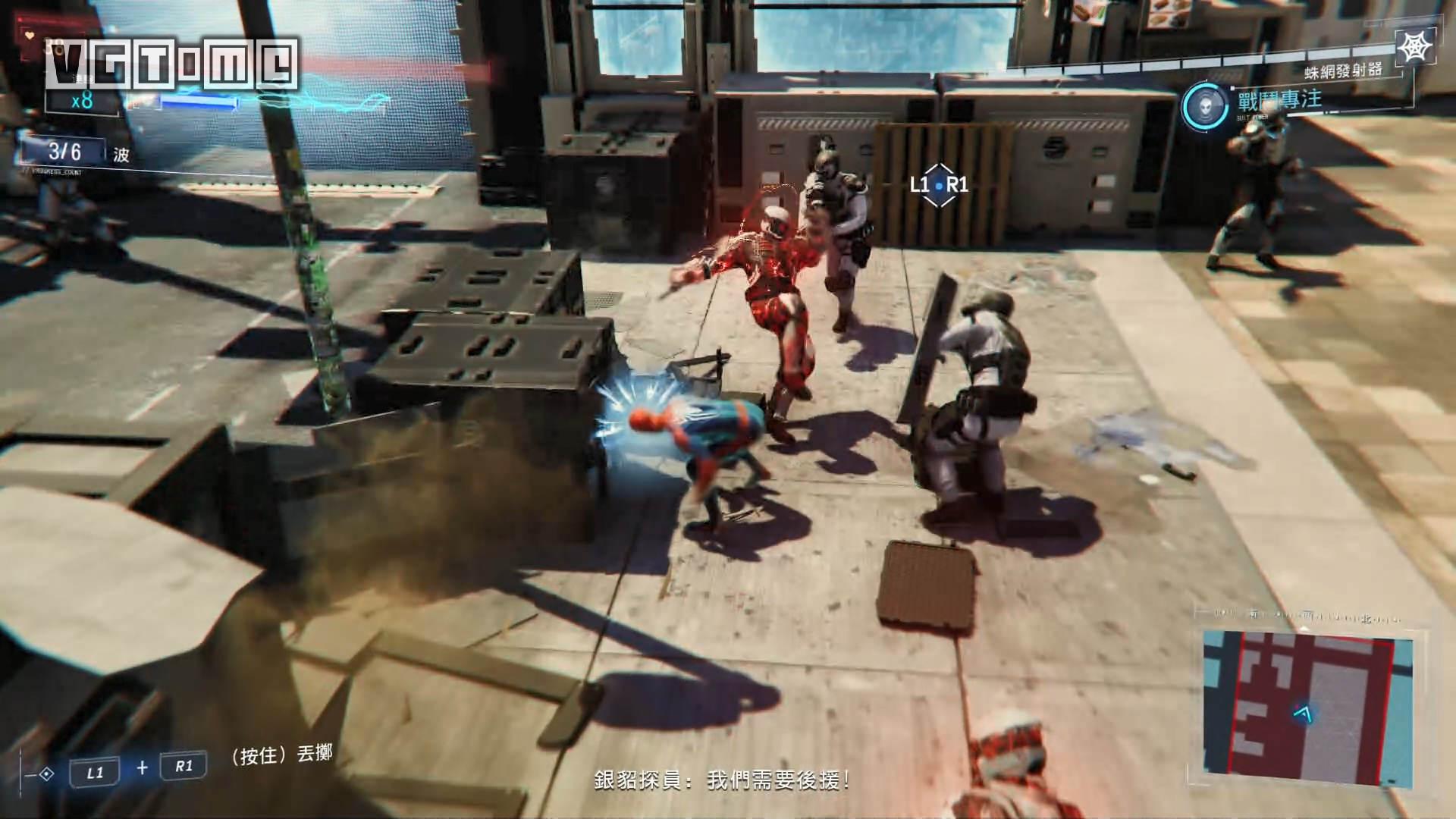Select the web shooter gadget icon

click(x=1414, y=48)
